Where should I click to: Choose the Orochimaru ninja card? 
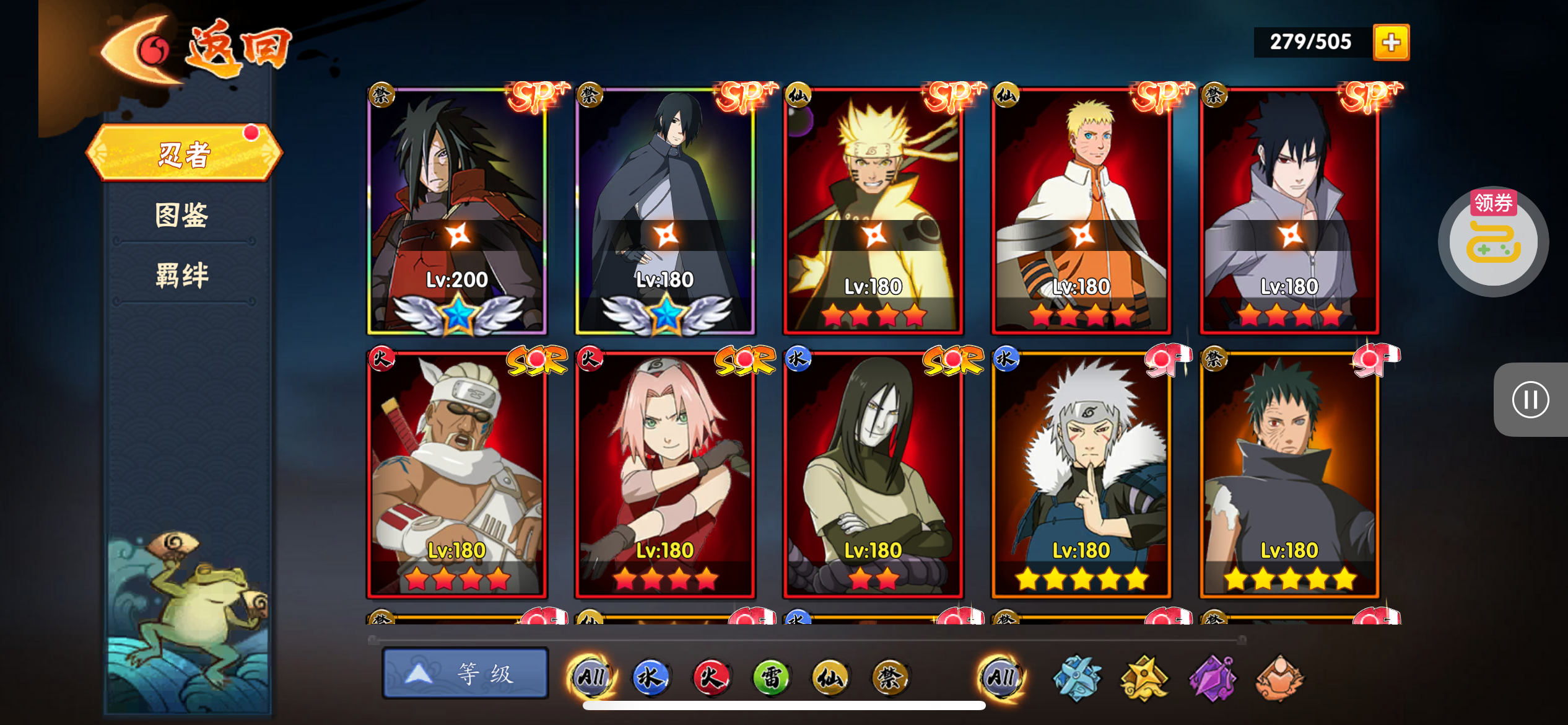[x=873, y=474]
